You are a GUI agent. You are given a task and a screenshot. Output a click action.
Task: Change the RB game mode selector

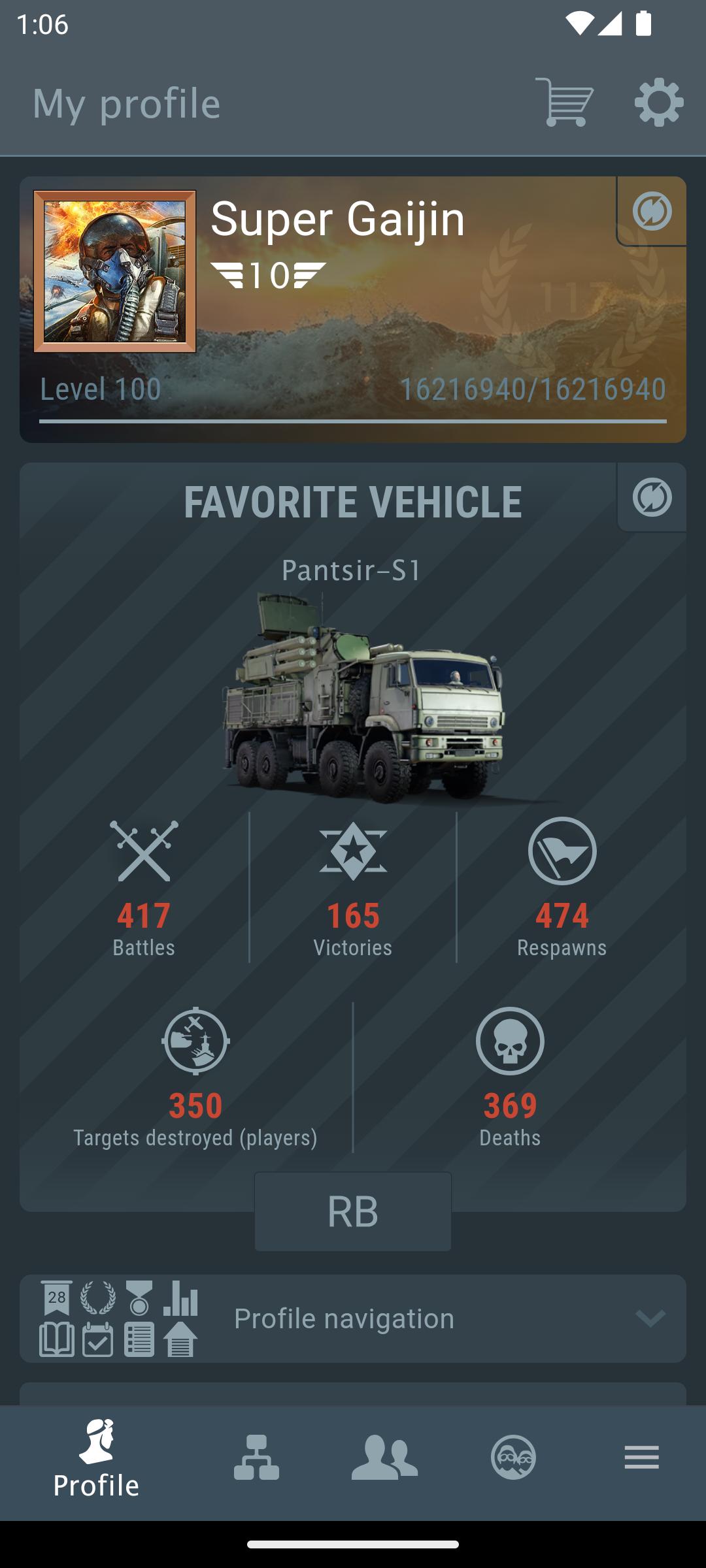click(353, 1212)
